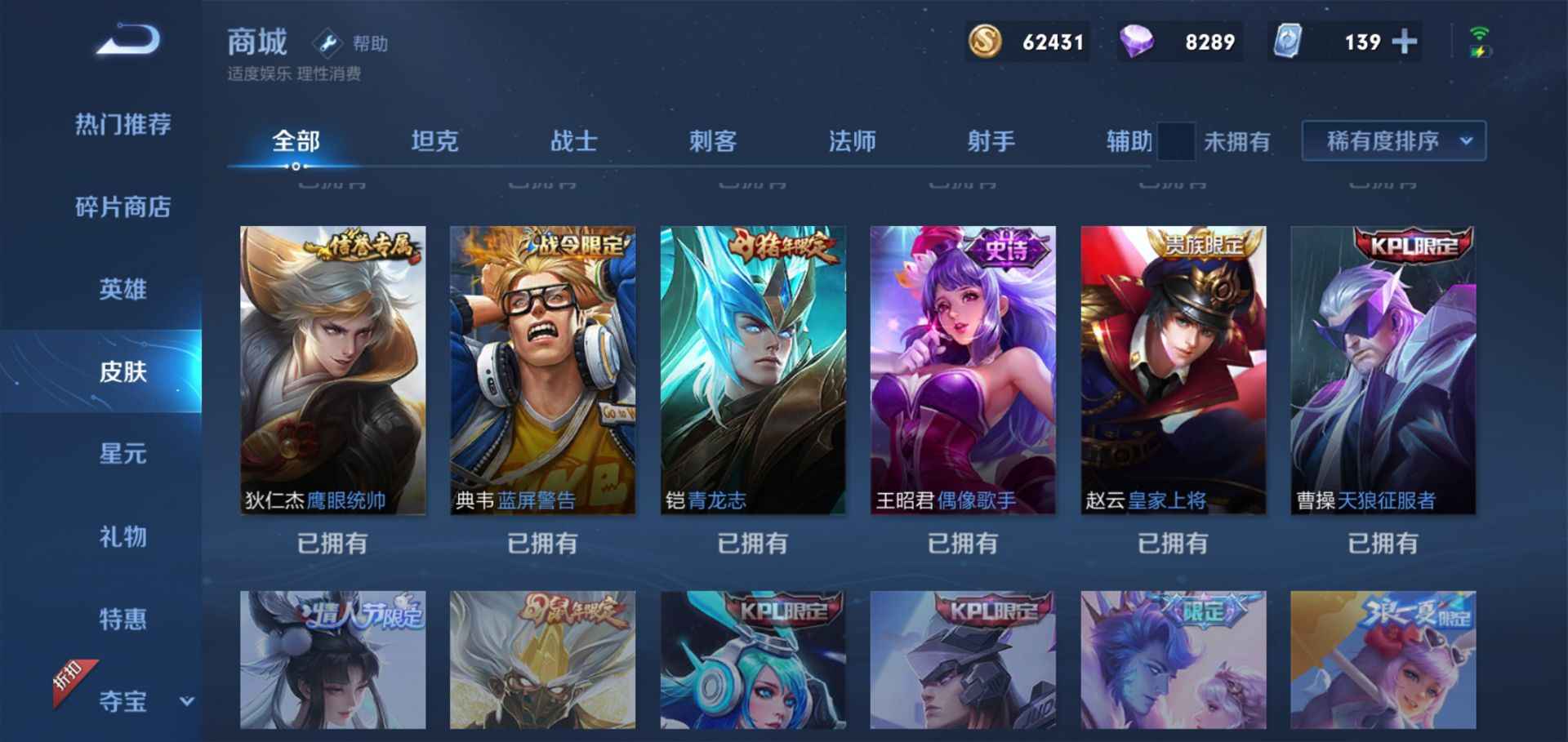Click the plus icon to add coupons
The width and height of the screenshot is (1568, 742).
1403,41
